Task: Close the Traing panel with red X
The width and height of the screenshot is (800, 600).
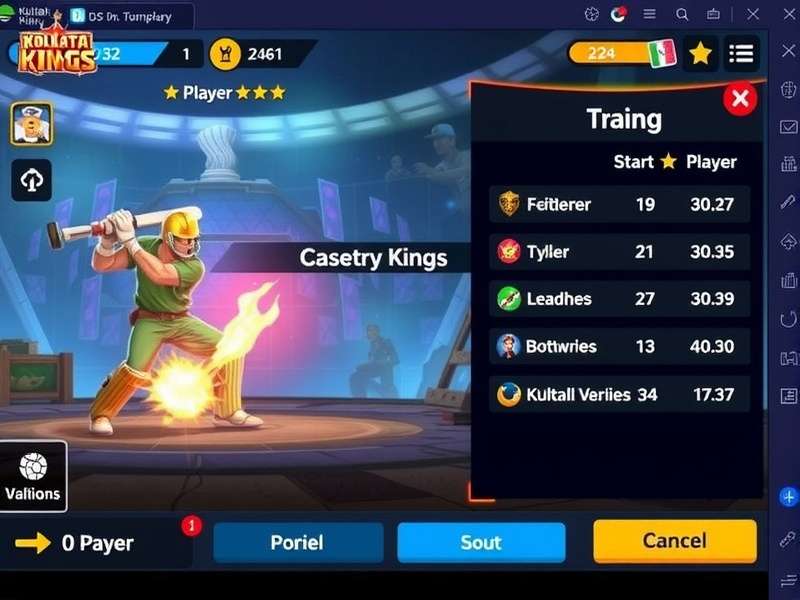Action: click(740, 98)
